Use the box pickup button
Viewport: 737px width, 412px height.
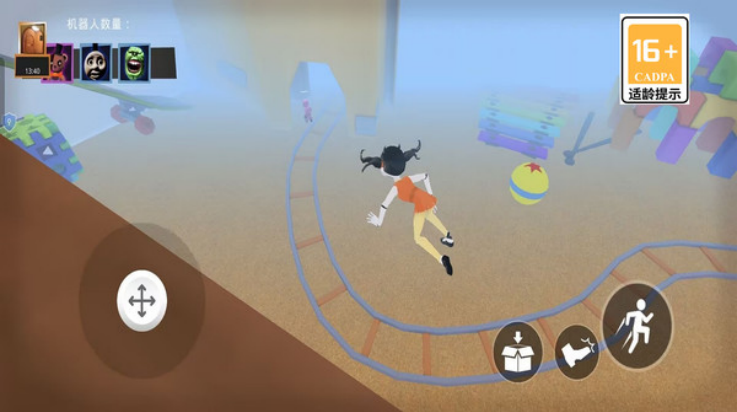[518, 352]
